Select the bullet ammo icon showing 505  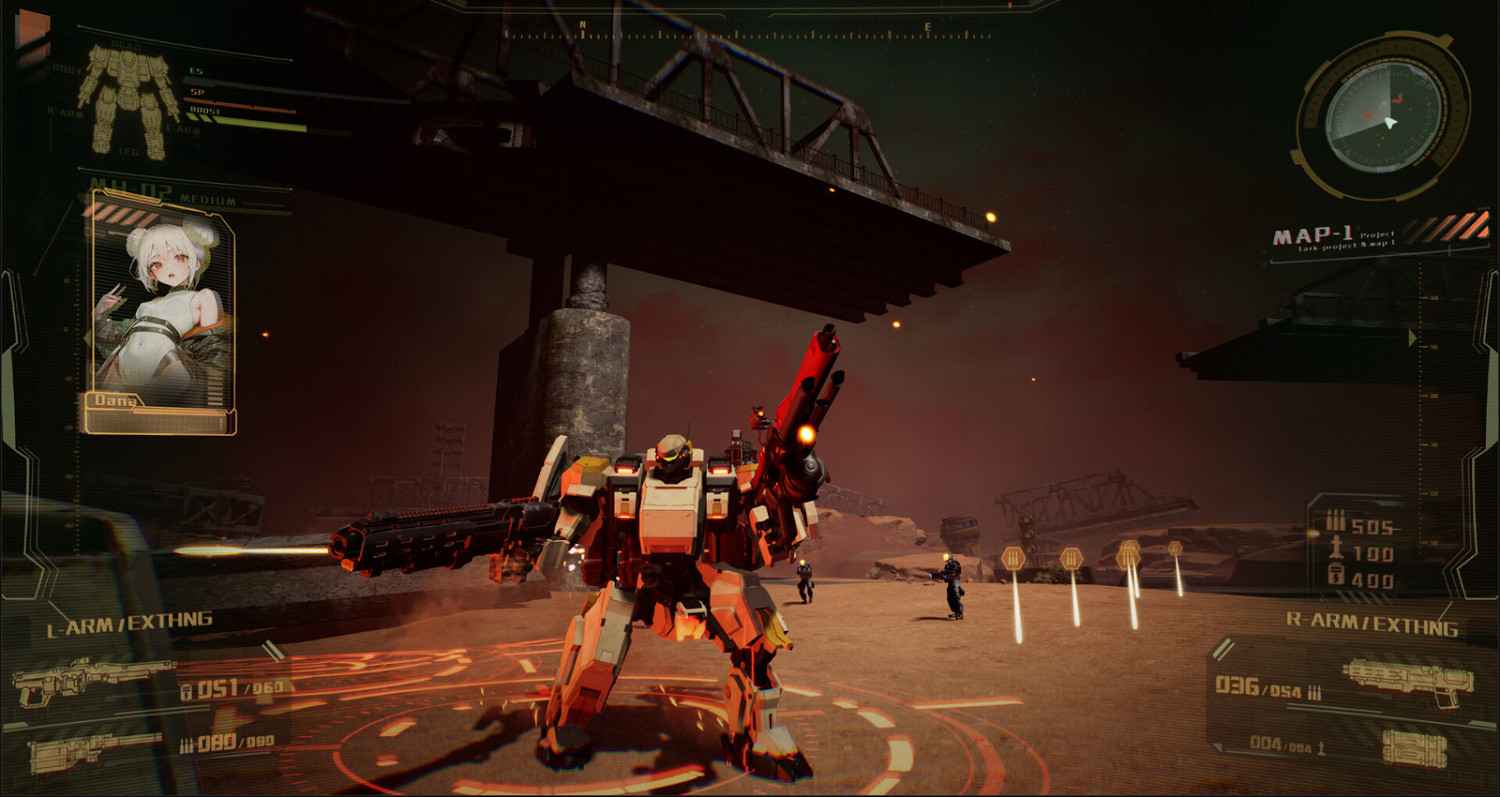tap(1336, 519)
